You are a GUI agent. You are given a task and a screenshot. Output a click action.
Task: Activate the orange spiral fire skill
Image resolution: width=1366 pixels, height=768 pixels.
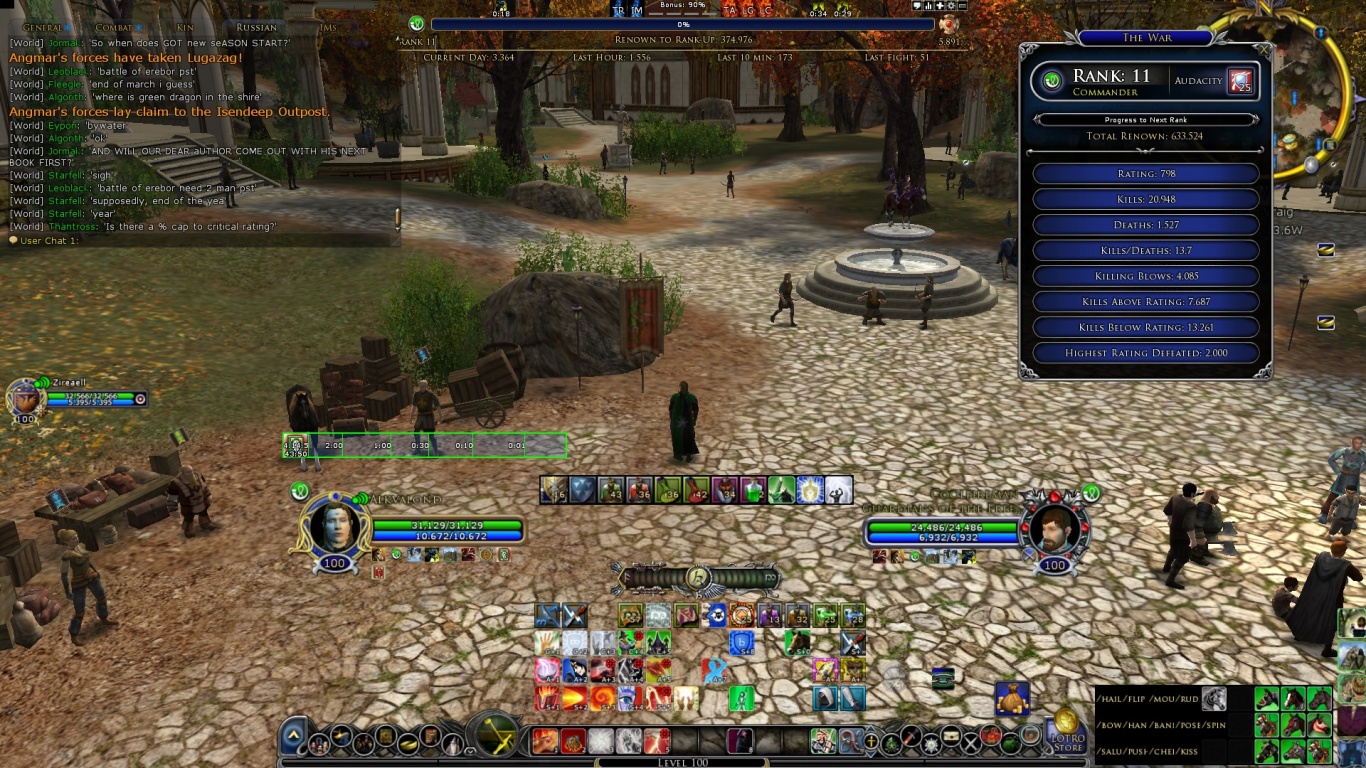(x=602, y=697)
